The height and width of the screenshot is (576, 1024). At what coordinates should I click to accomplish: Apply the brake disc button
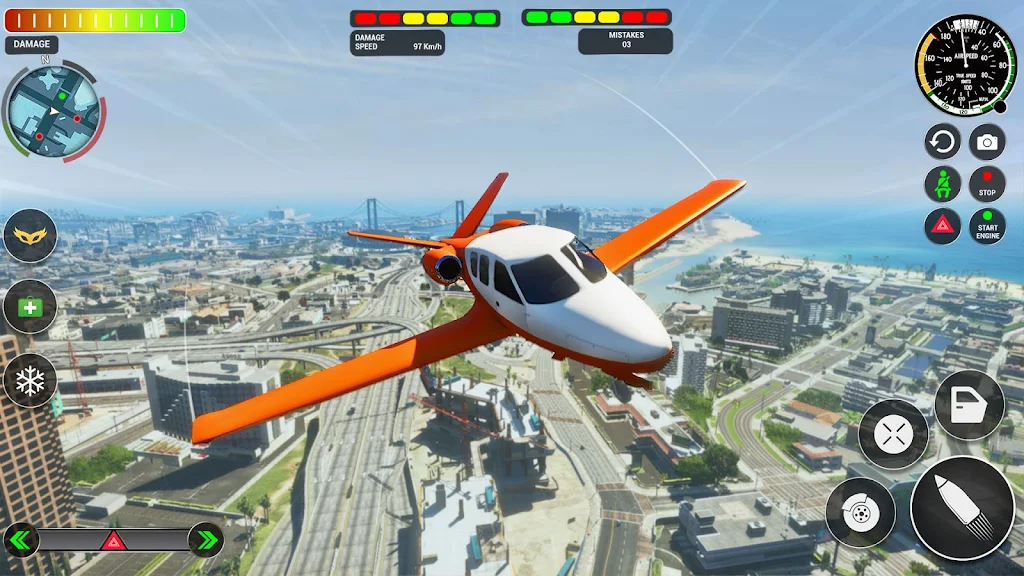pos(860,512)
